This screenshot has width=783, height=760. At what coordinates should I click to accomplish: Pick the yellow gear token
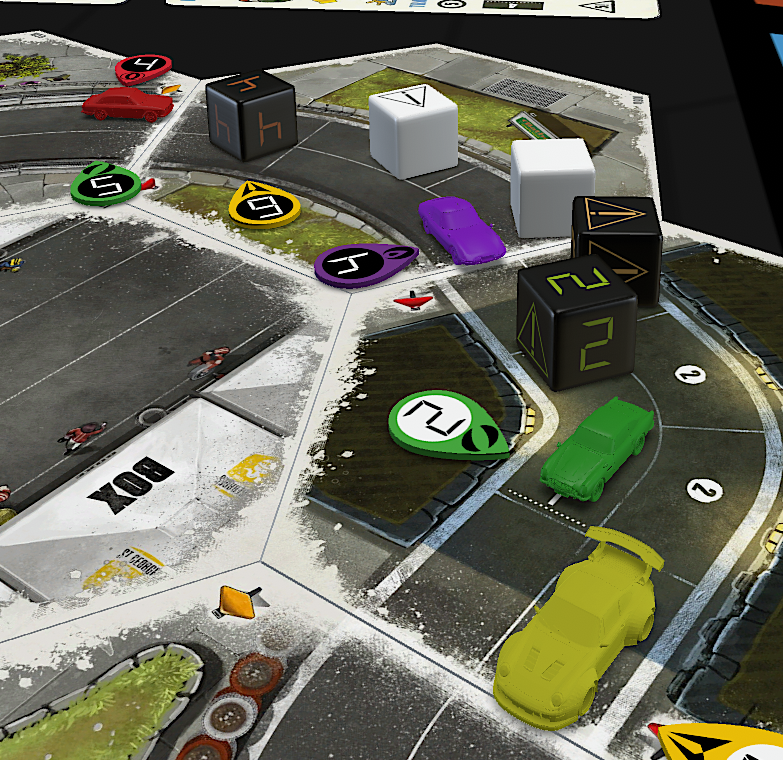click(x=264, y=203)
